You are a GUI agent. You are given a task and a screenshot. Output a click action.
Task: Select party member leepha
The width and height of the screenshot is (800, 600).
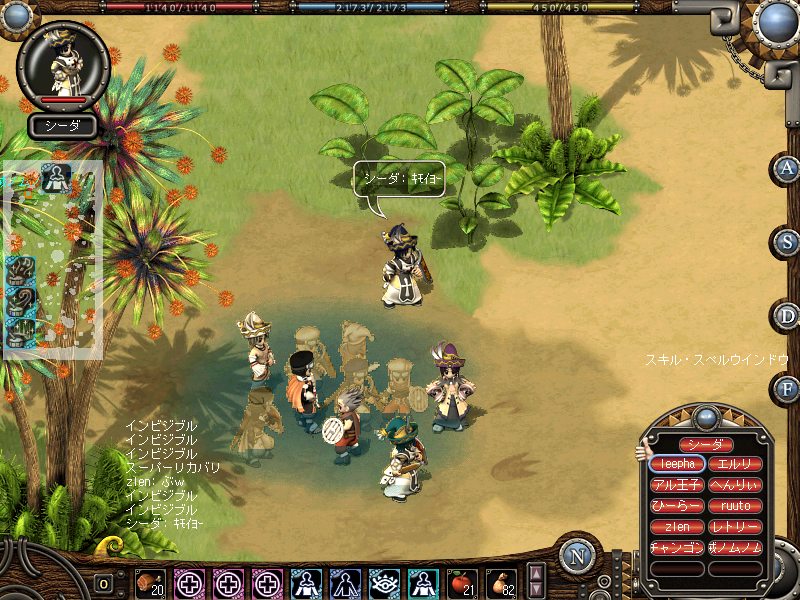click(677, 464)
